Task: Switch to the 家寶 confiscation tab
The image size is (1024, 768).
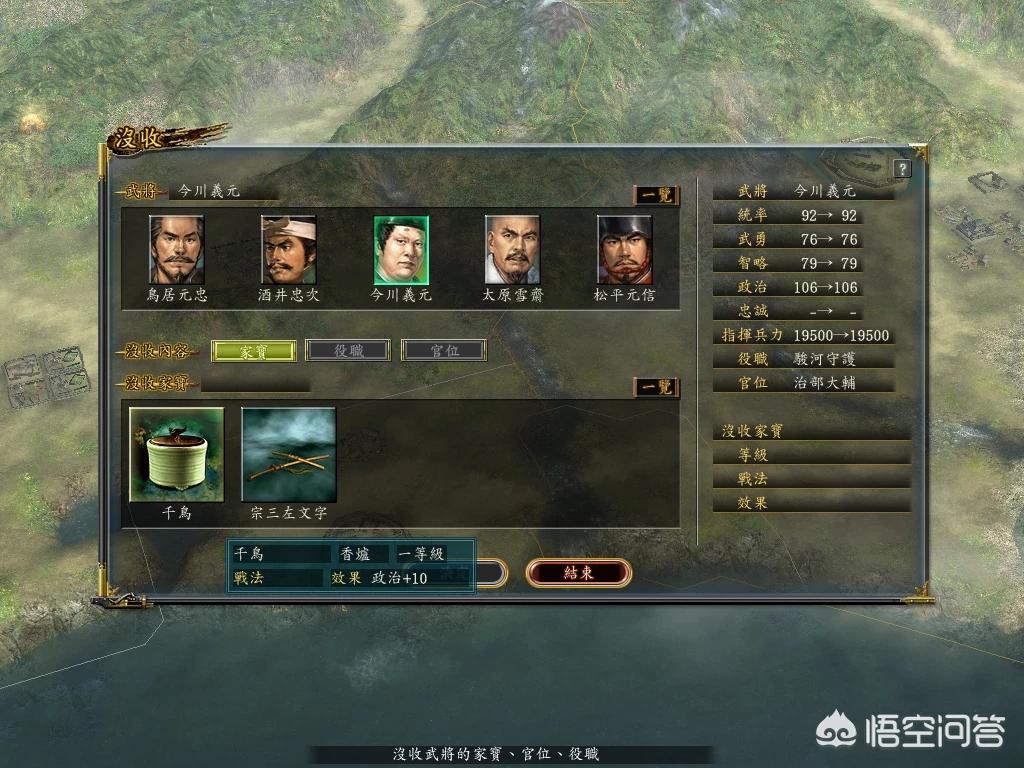Action: coord(254,351)
